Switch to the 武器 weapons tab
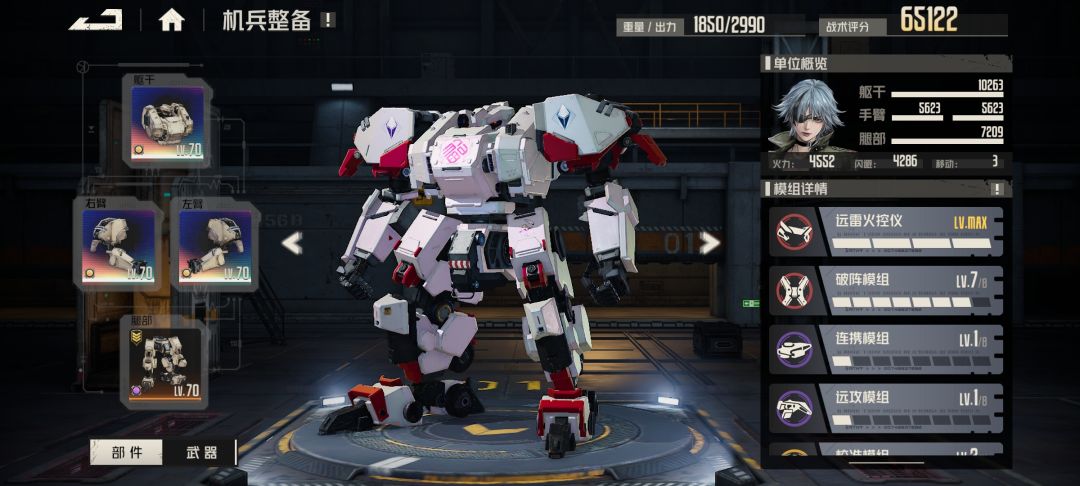The width and height of the screenshot is (1080, 486). point(202,453)
